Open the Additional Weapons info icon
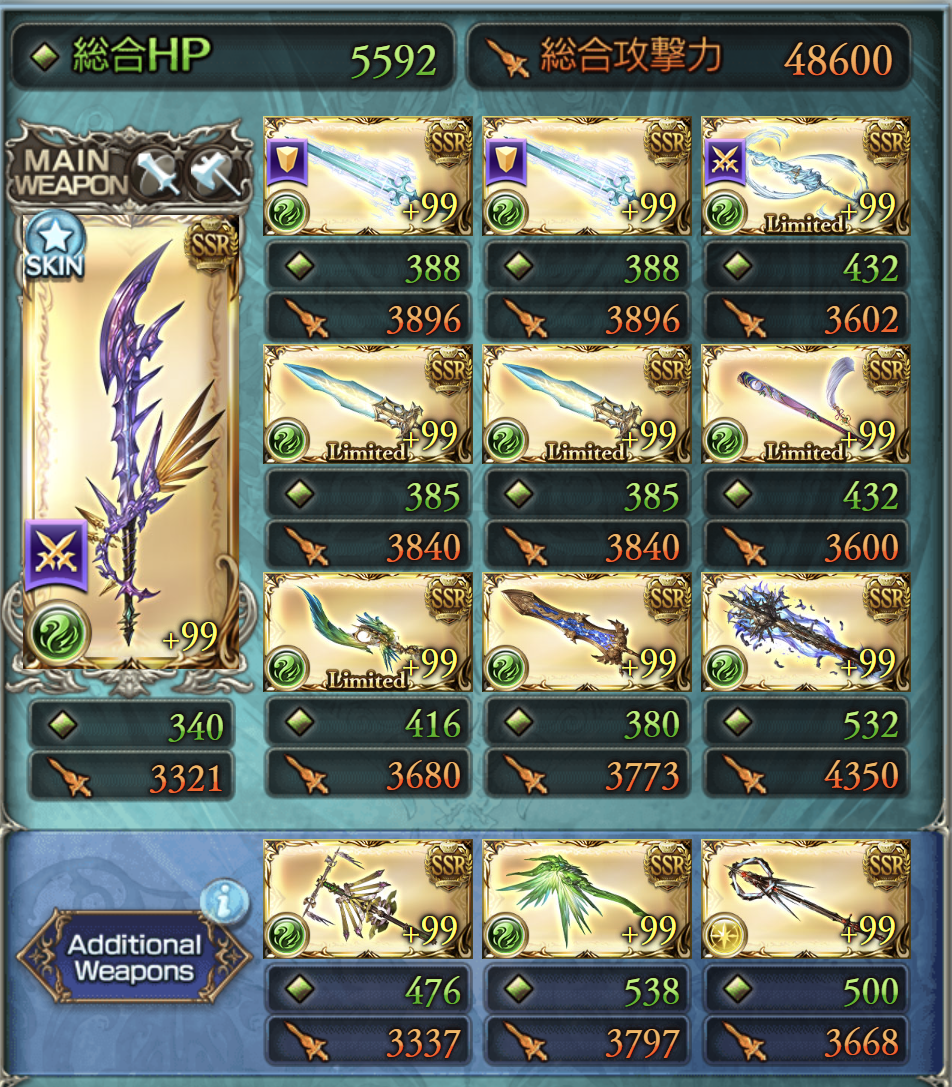Image resolution: width=952 pixels, height=1087 pixels. click(223, 904)
